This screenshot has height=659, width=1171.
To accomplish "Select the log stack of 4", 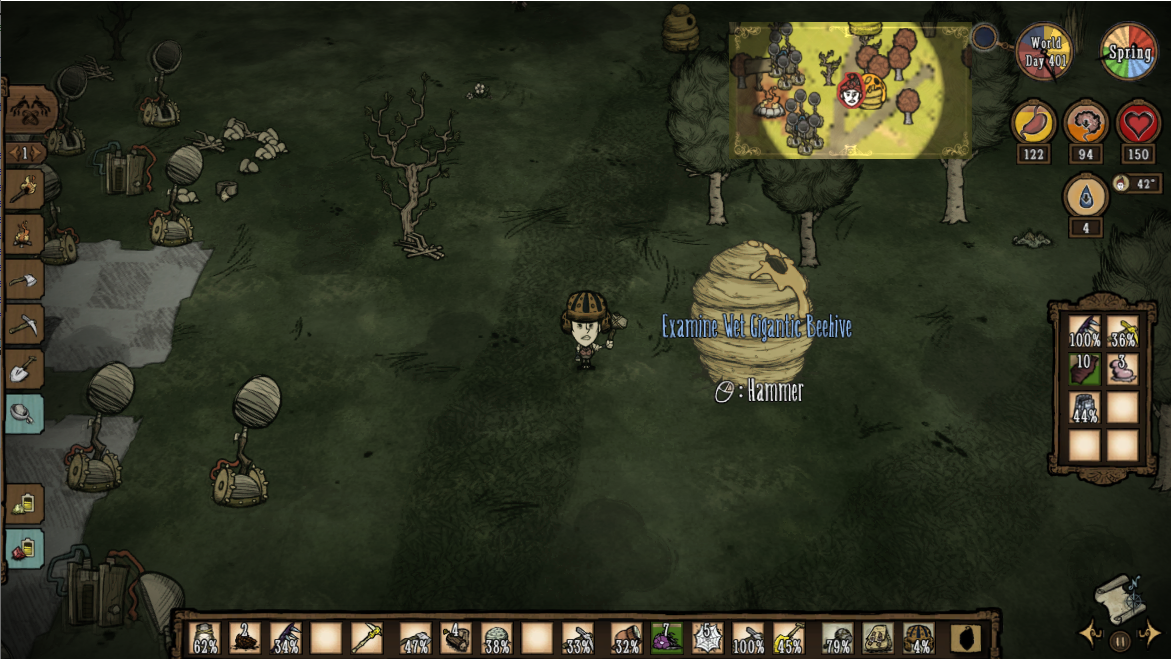I will (x=455, y=637).
